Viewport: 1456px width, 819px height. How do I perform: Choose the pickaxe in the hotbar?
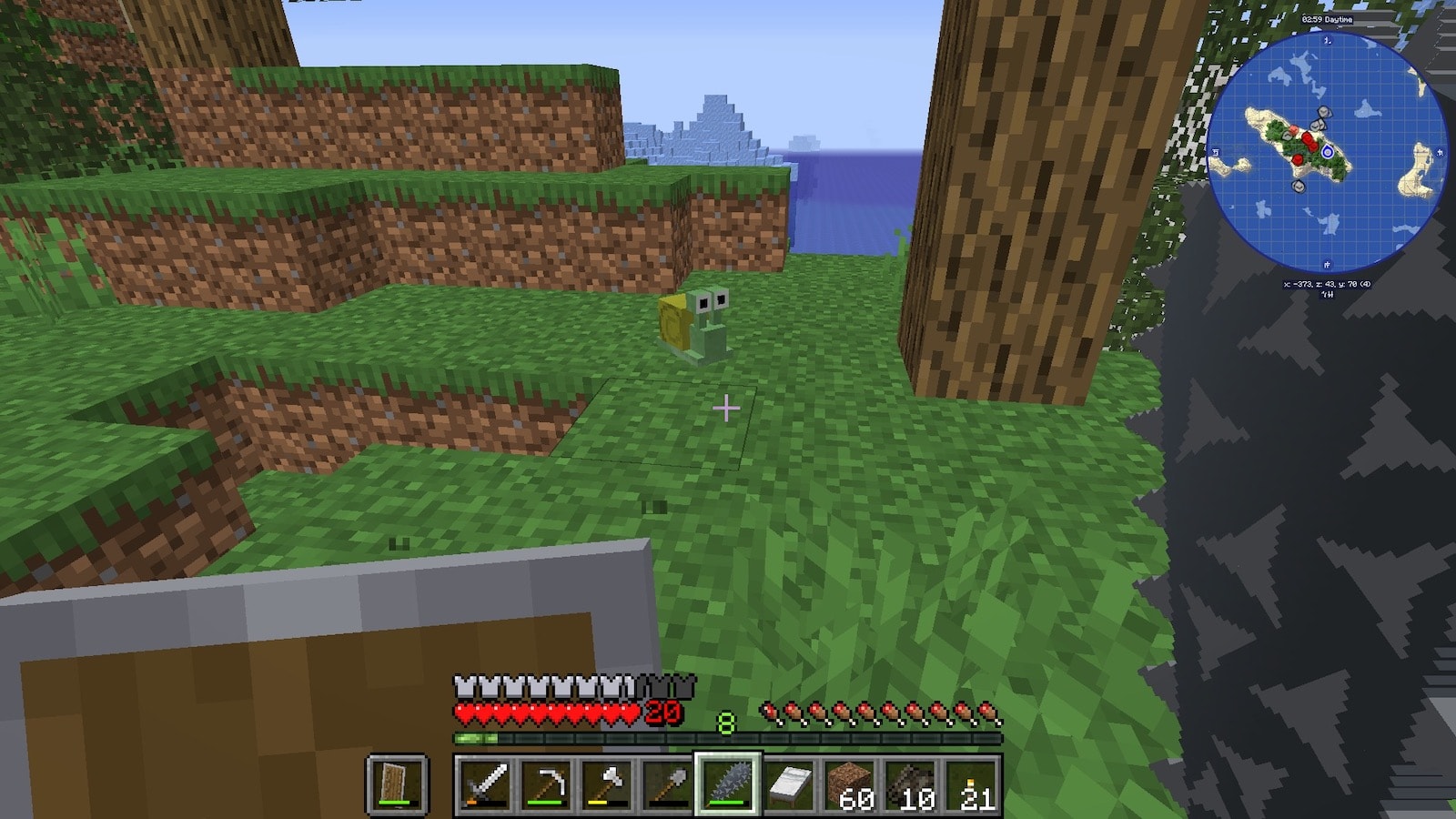click(x=546, y=784)
